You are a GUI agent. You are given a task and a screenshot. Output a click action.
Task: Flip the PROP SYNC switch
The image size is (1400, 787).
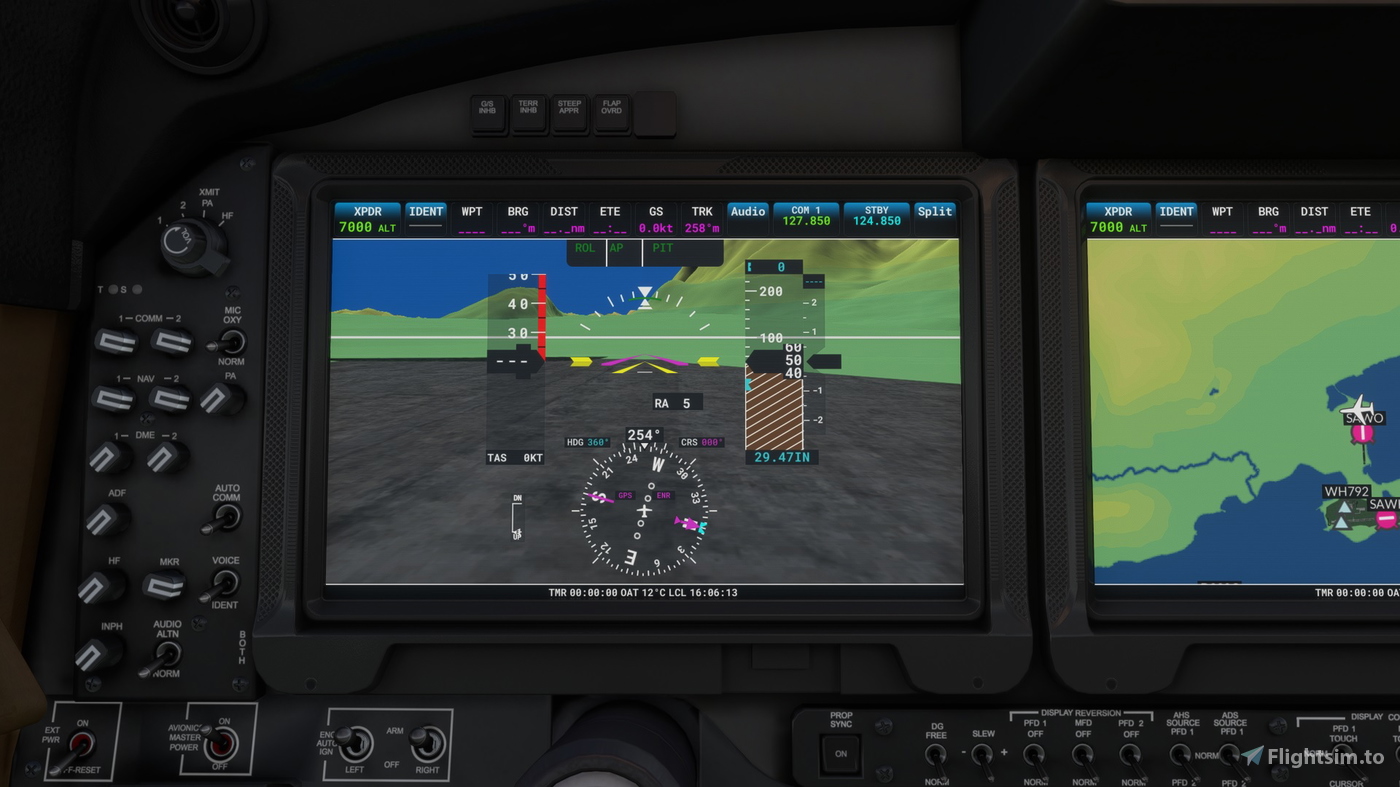pyautogui.click(x=839, y=755)
